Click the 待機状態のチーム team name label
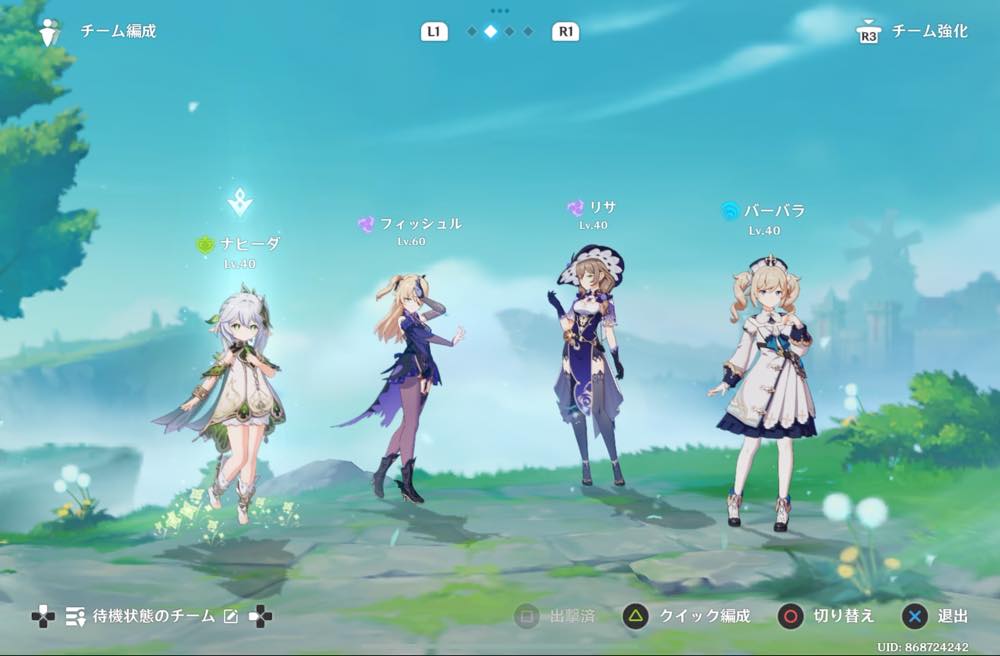The height and width of the screenshot is (656, 1000). point(154,617)
